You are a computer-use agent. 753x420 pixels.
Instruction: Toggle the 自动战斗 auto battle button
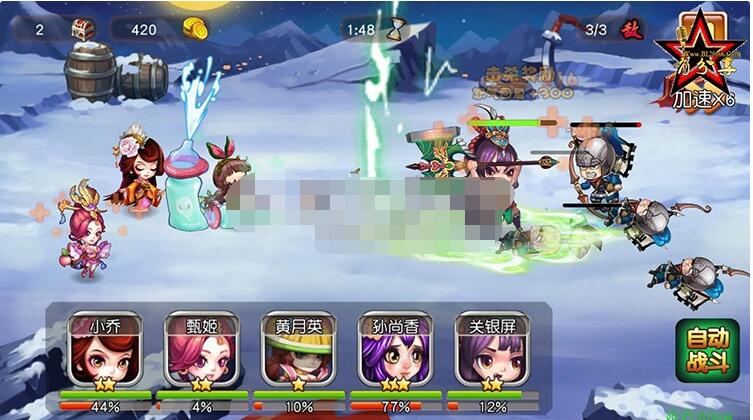click(x=707, y=350)
